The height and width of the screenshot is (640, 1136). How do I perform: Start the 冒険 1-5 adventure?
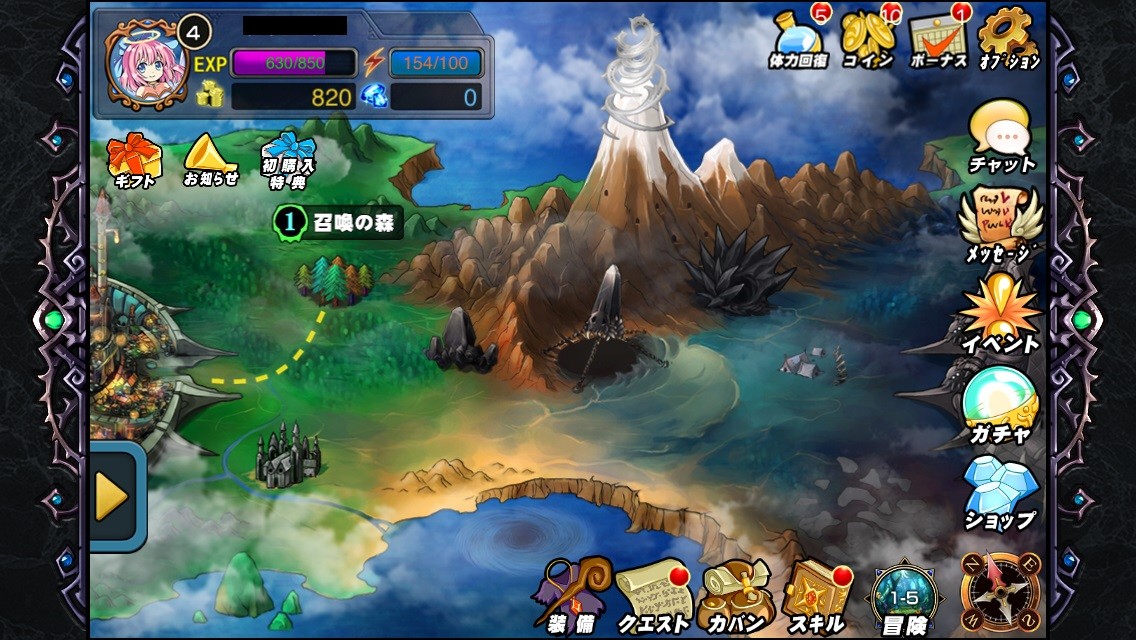[903, 597]
